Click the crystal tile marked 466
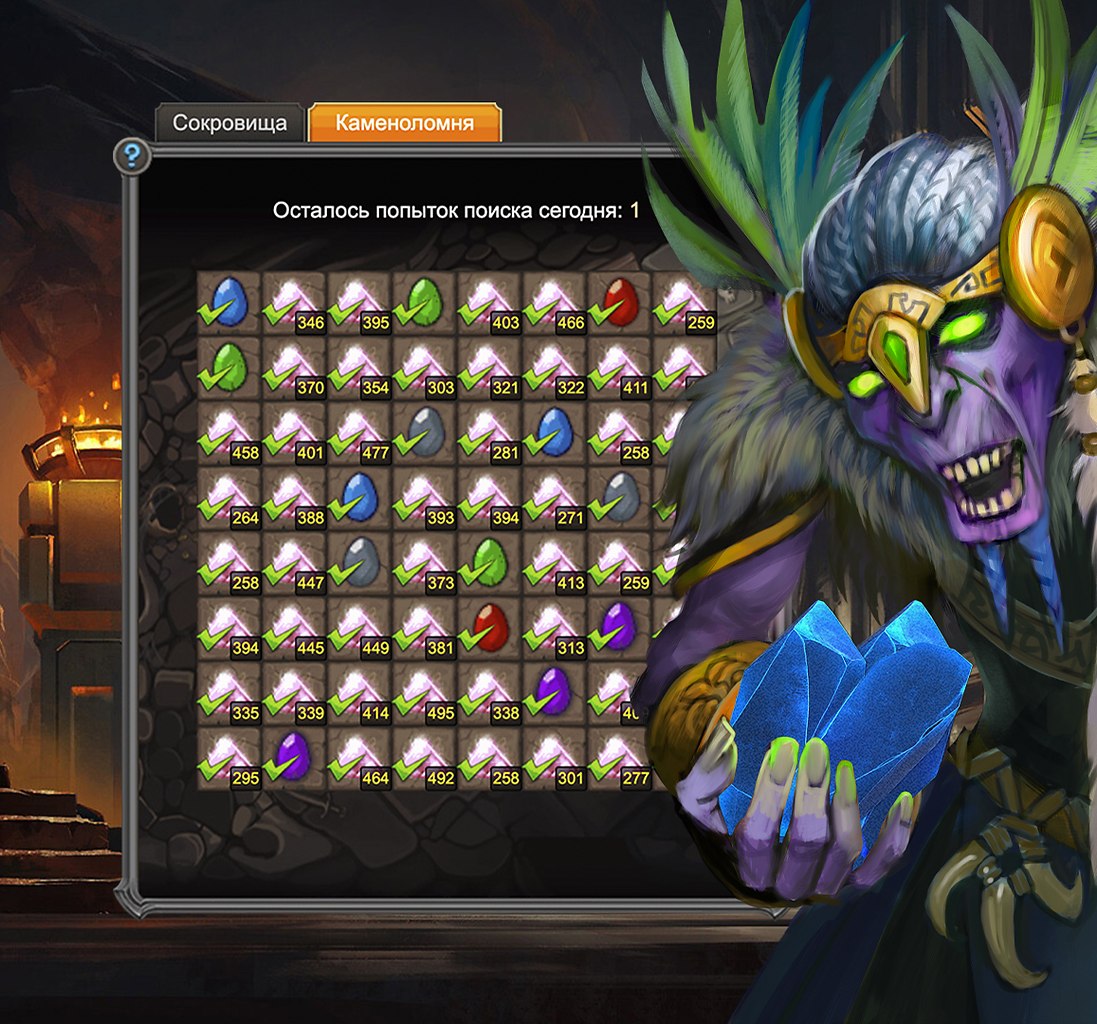1097x1024 pixels. (x=555, y=303)
